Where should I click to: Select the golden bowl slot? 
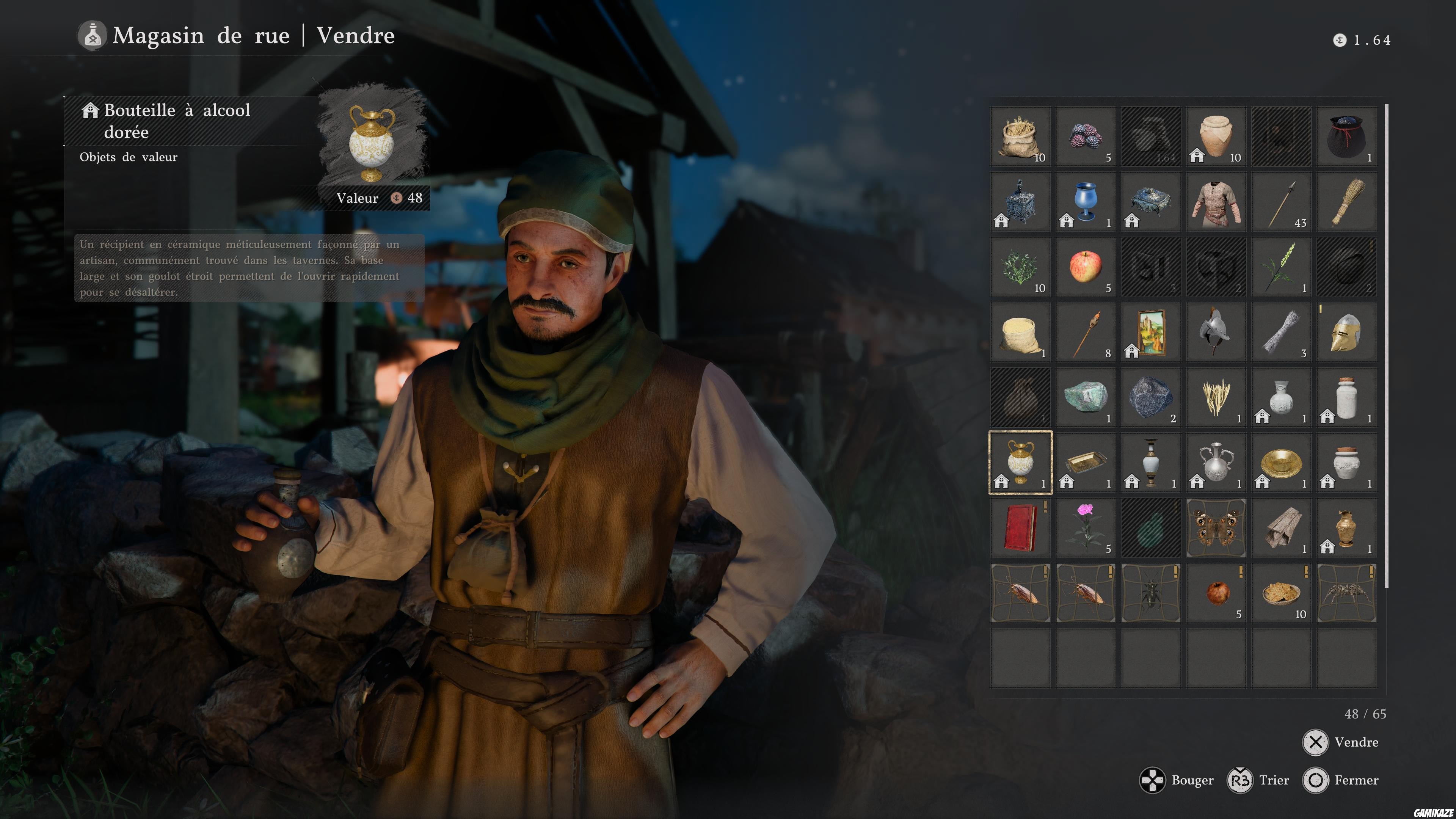pyautogui.click(x=1281, y=462)
